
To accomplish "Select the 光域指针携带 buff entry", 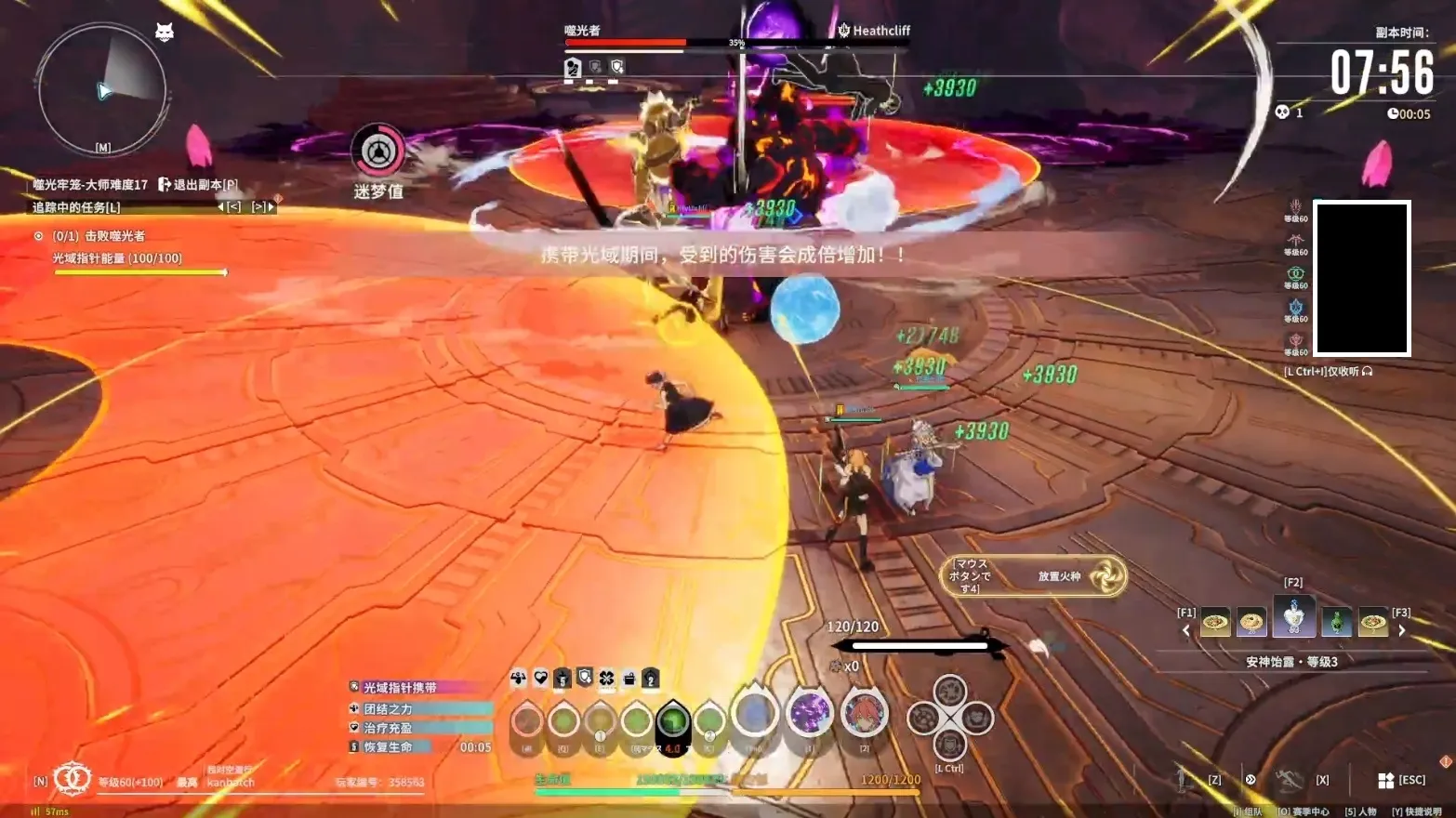I will 400,688.
